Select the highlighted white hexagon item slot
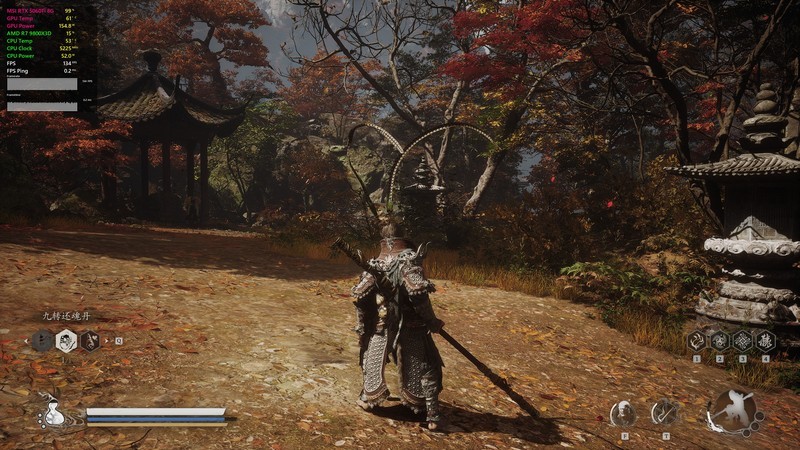Viewport: 800px width, 450px height. pos(66,341)
